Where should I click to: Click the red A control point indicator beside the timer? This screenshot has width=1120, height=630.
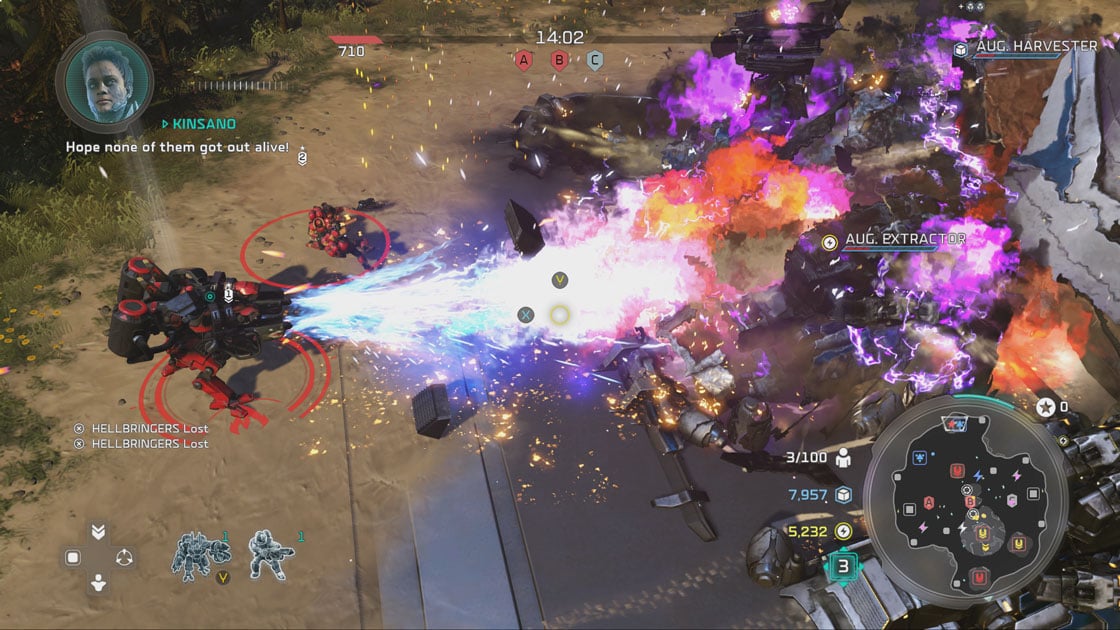click(522, 61)
